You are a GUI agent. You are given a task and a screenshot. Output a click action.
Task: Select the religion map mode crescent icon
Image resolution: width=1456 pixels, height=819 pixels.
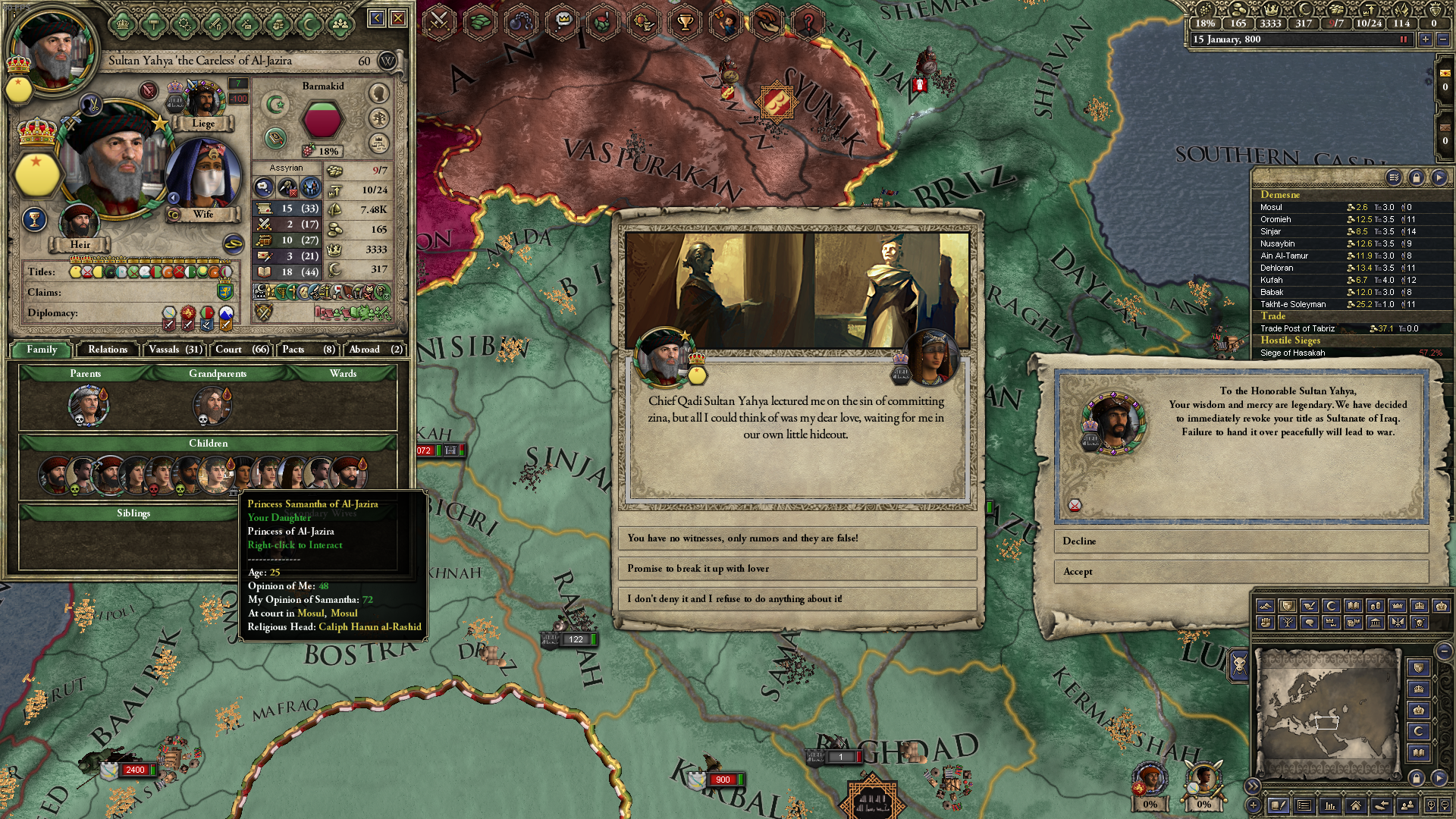point(1332,606)
